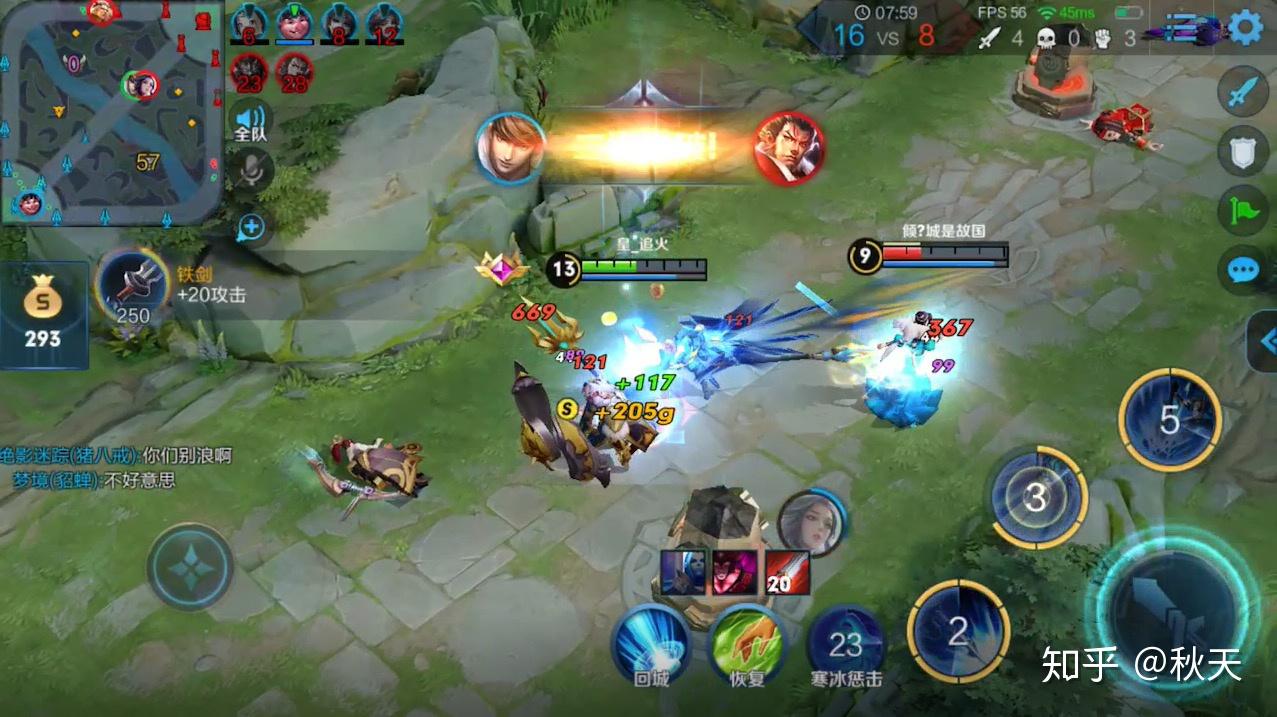1277x717 pixels.
Task: Touch the movement joystick
Action: [x=190, y=567]
